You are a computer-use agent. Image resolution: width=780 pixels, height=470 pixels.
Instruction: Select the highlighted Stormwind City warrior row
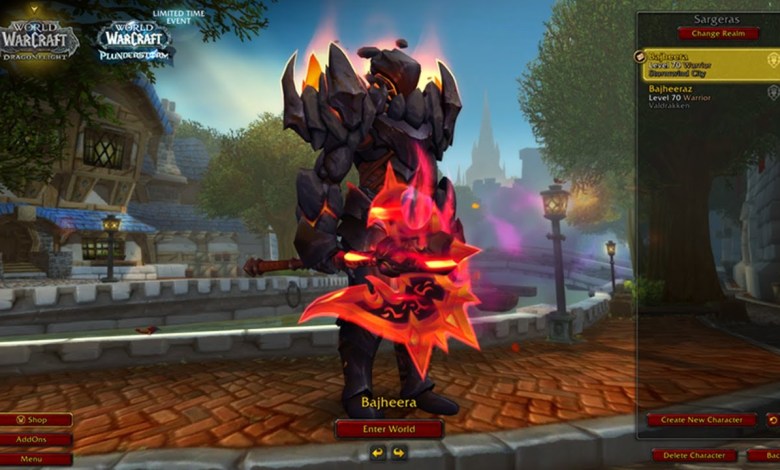click(704, 65)
